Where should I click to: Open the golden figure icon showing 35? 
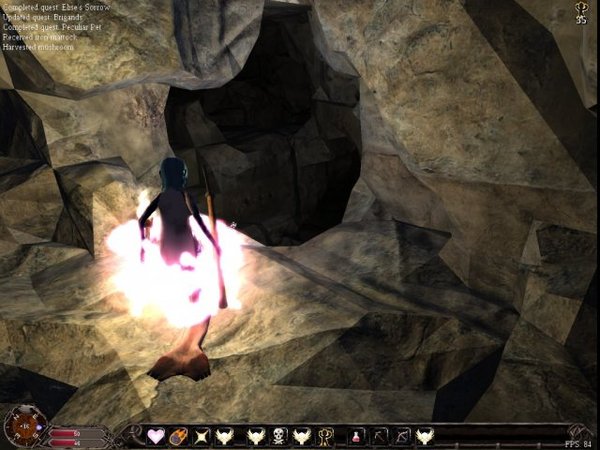[x=581, y=12]
